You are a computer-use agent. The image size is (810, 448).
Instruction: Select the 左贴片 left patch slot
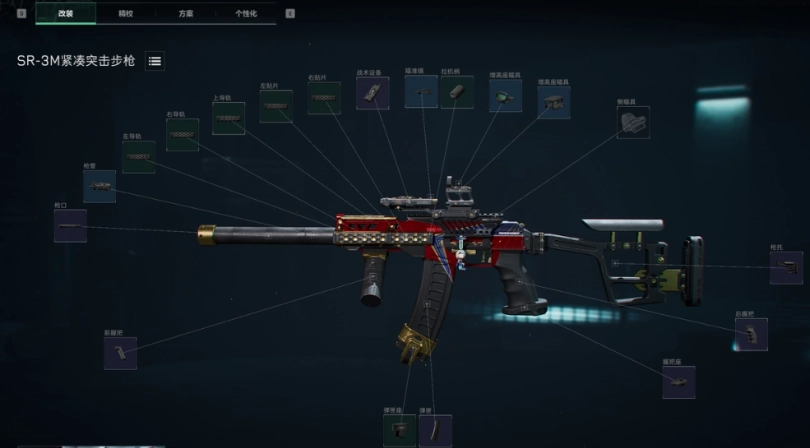click(x=276, y=107)
